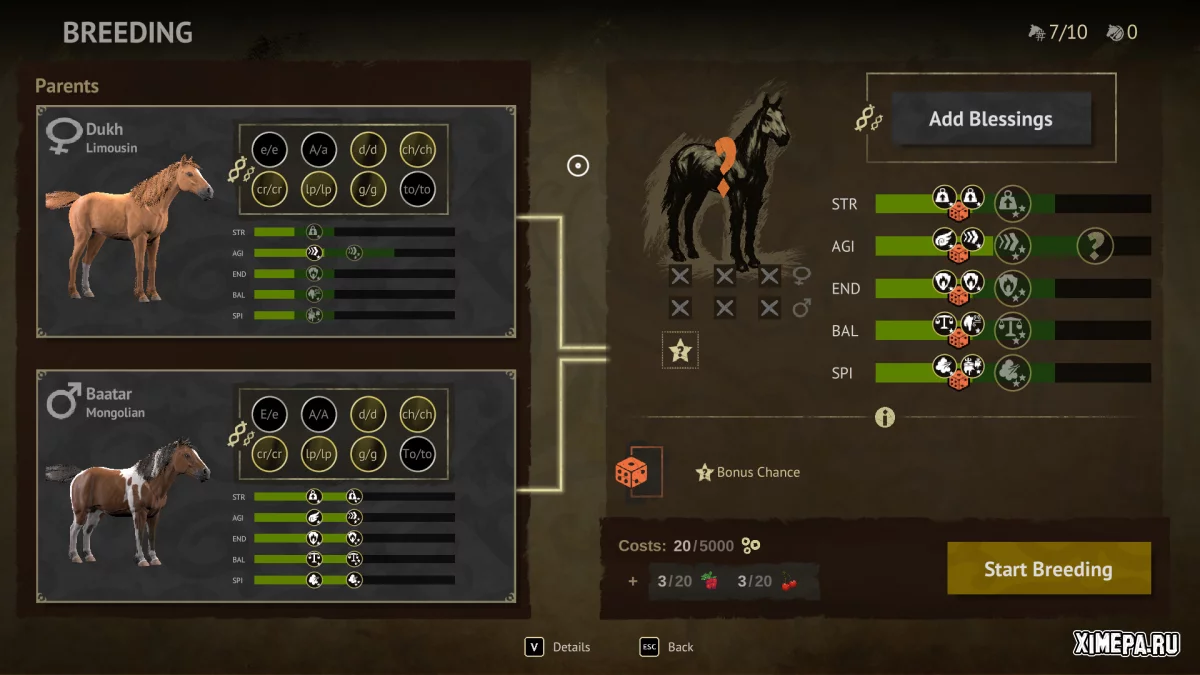Click the orange dice icon
The width and height of the screenshot is (1200, 675).
631,472
